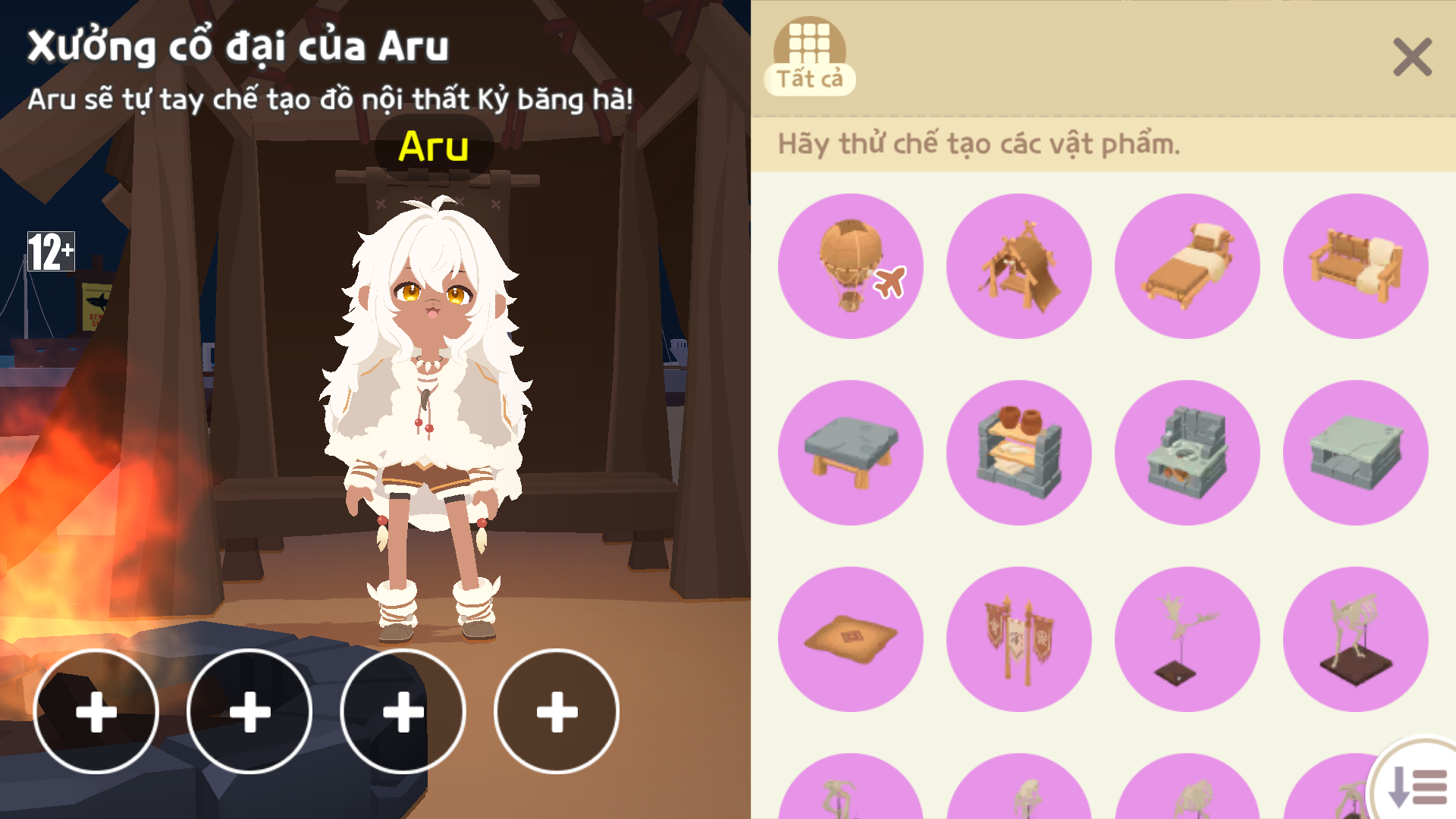Pick the green stone counter item
The height and width of the screenshot is (819, 1456).
(1356, 453)
